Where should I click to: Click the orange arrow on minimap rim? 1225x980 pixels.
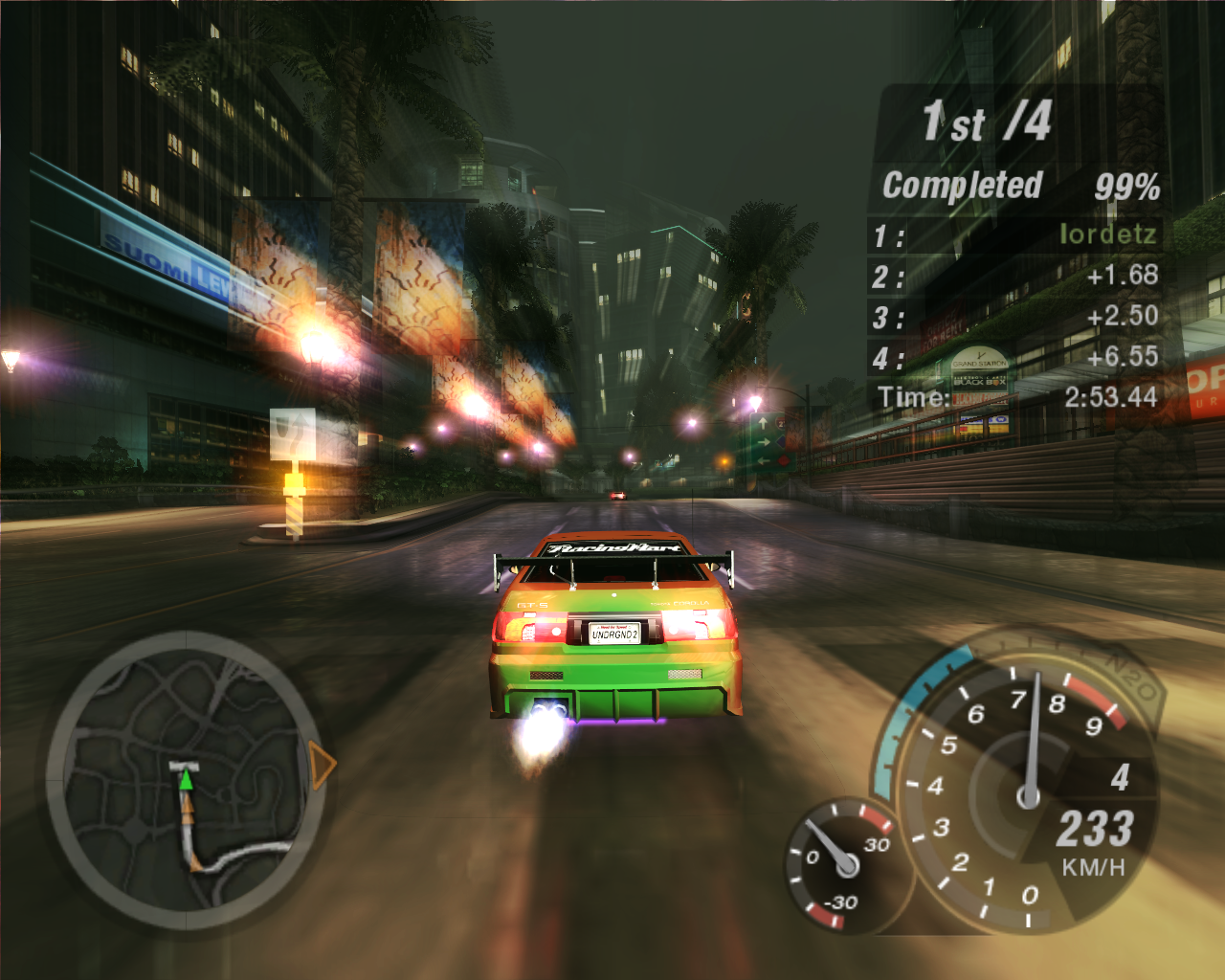[323, 766]
